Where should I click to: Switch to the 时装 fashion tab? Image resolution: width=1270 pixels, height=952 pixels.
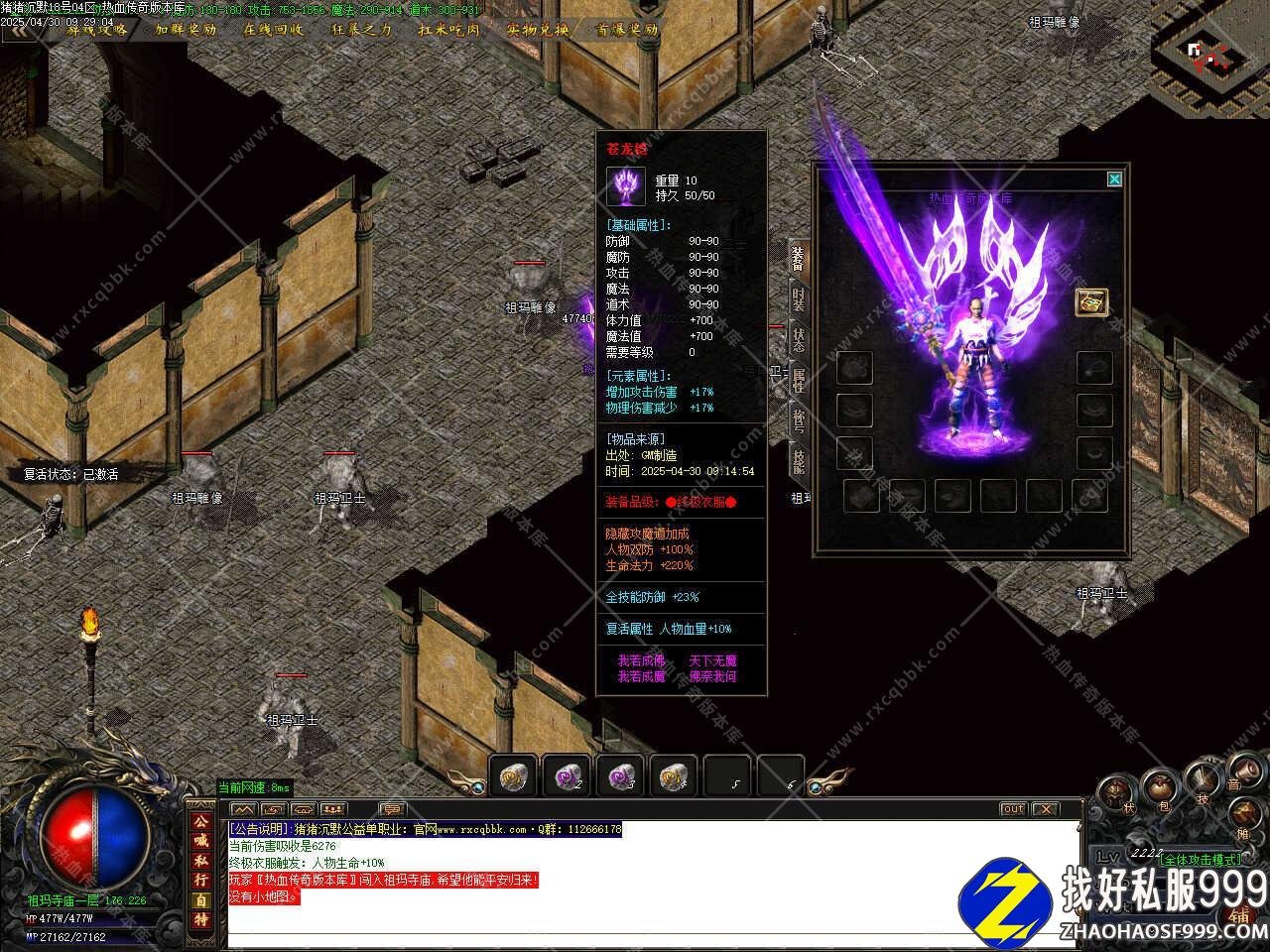click(x=799, y=297)
